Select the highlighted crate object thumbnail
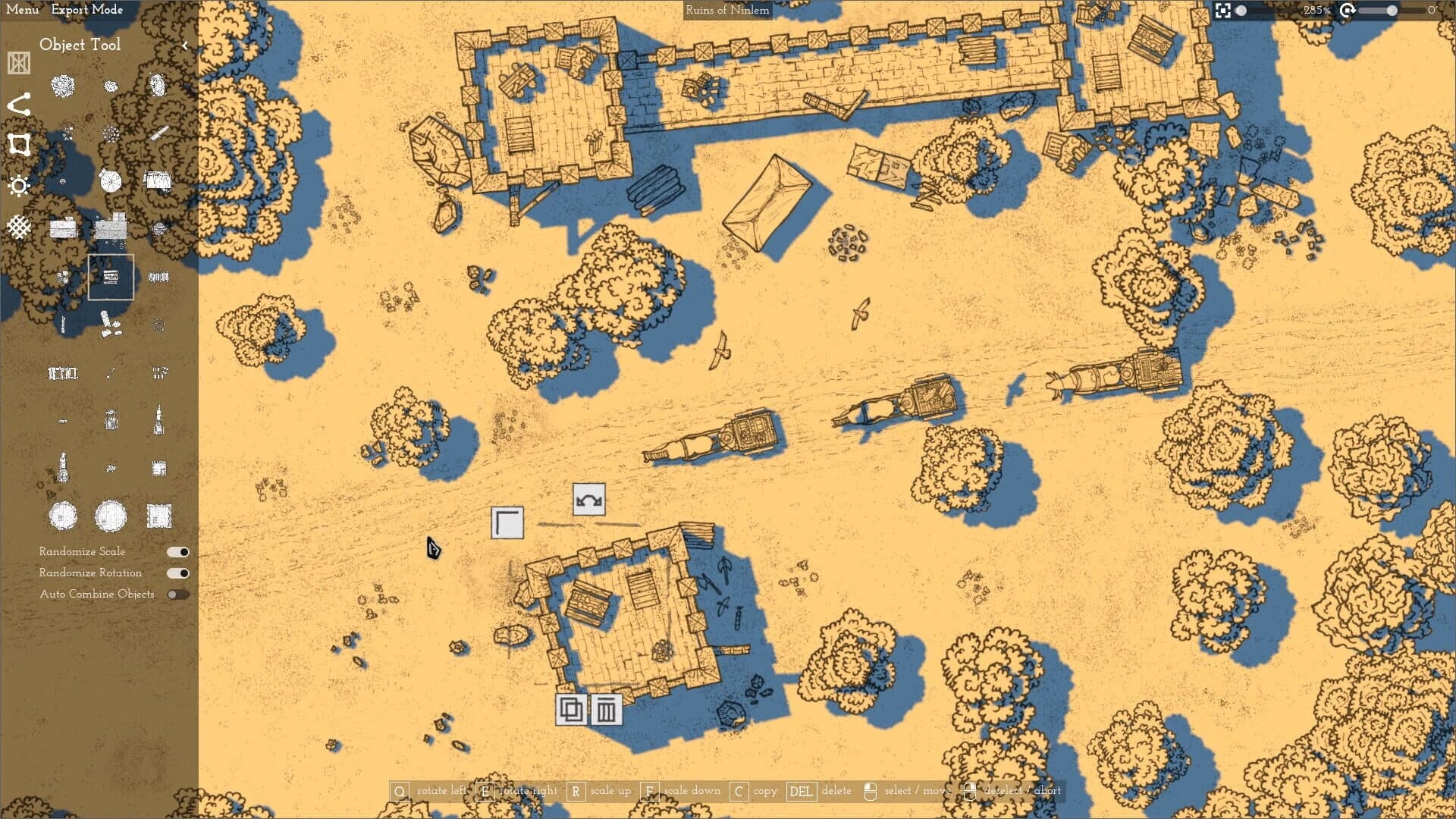1456x819 pixels. click(111, 278)
